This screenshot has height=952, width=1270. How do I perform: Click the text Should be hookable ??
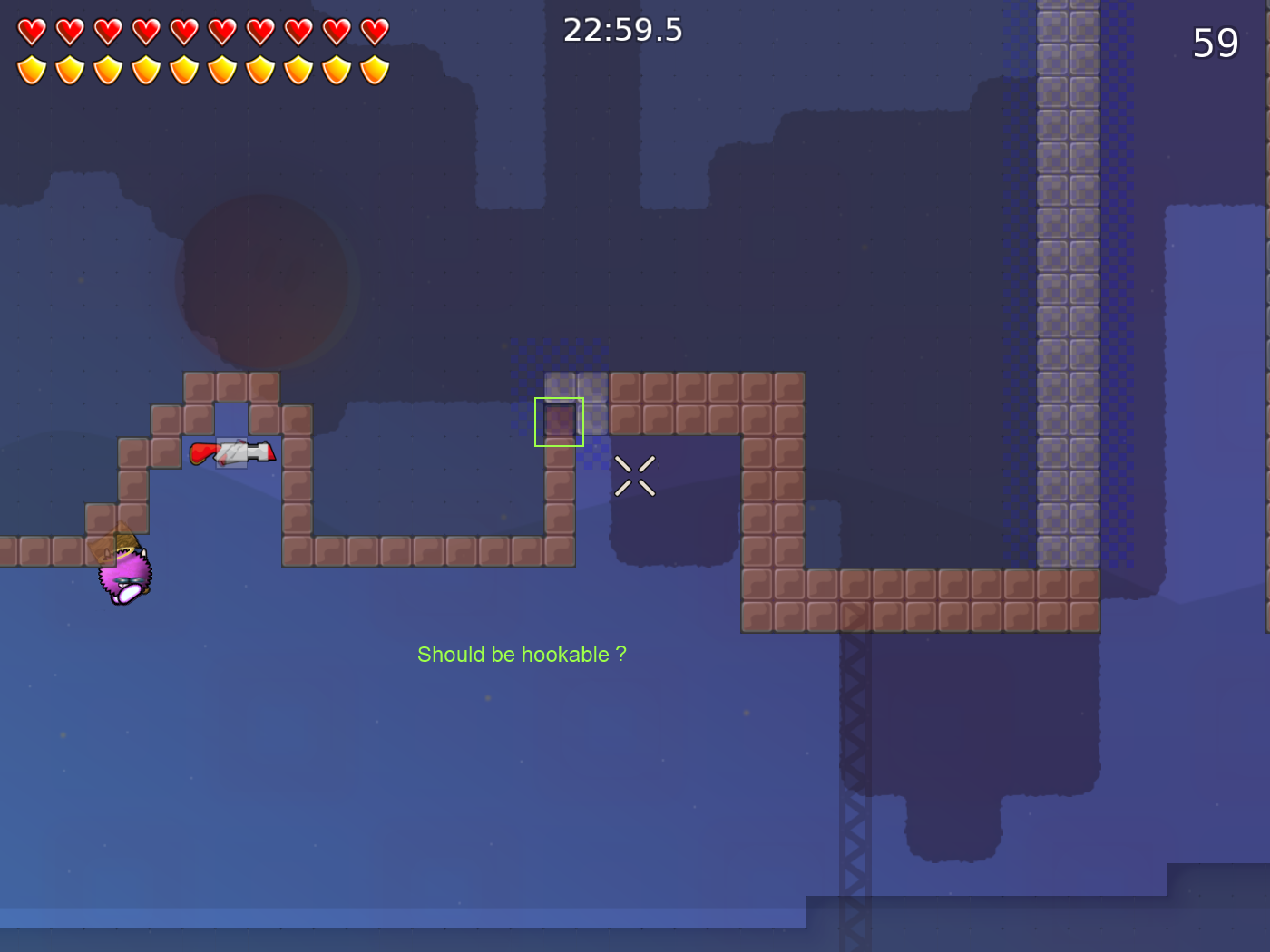click(523, 654)
